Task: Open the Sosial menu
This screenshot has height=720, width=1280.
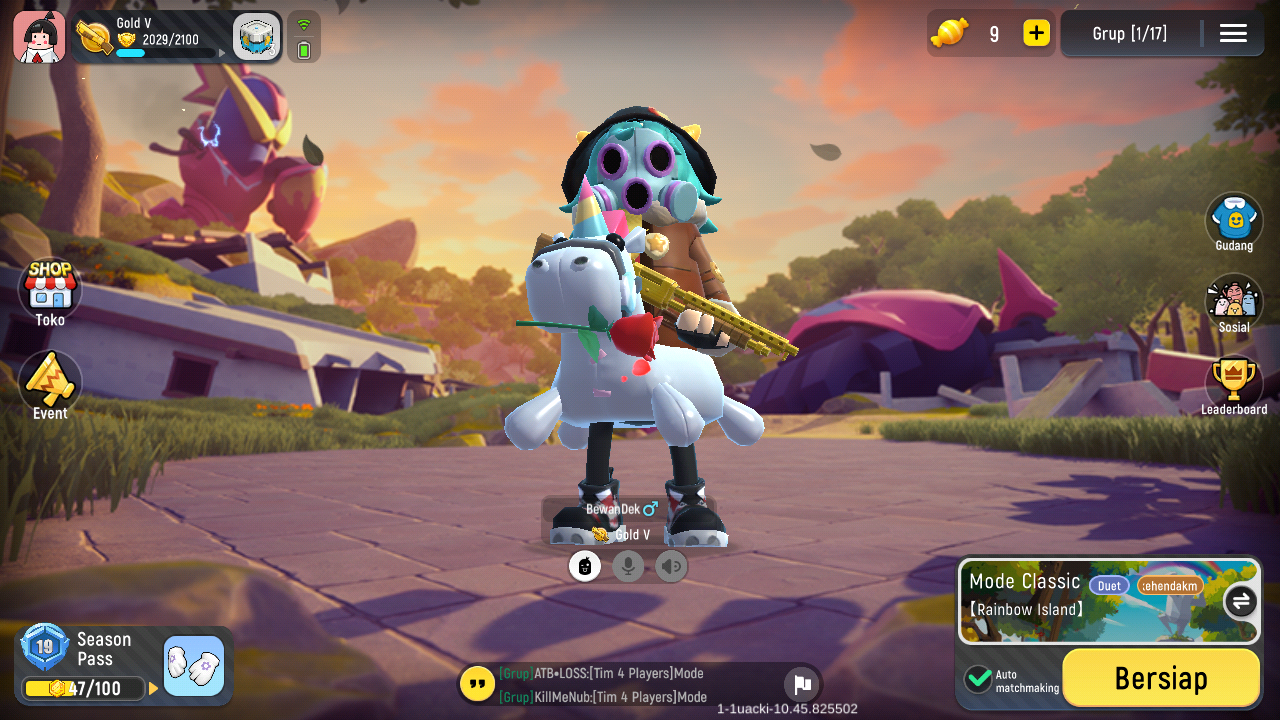Action: pyautogui.click(x=1233, y=303)
